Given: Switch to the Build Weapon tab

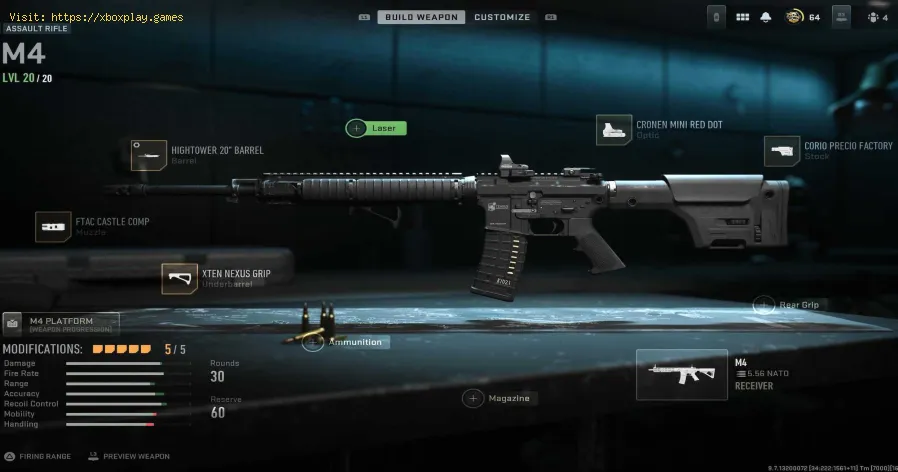Looking at the screenshot, I should 421,17.
